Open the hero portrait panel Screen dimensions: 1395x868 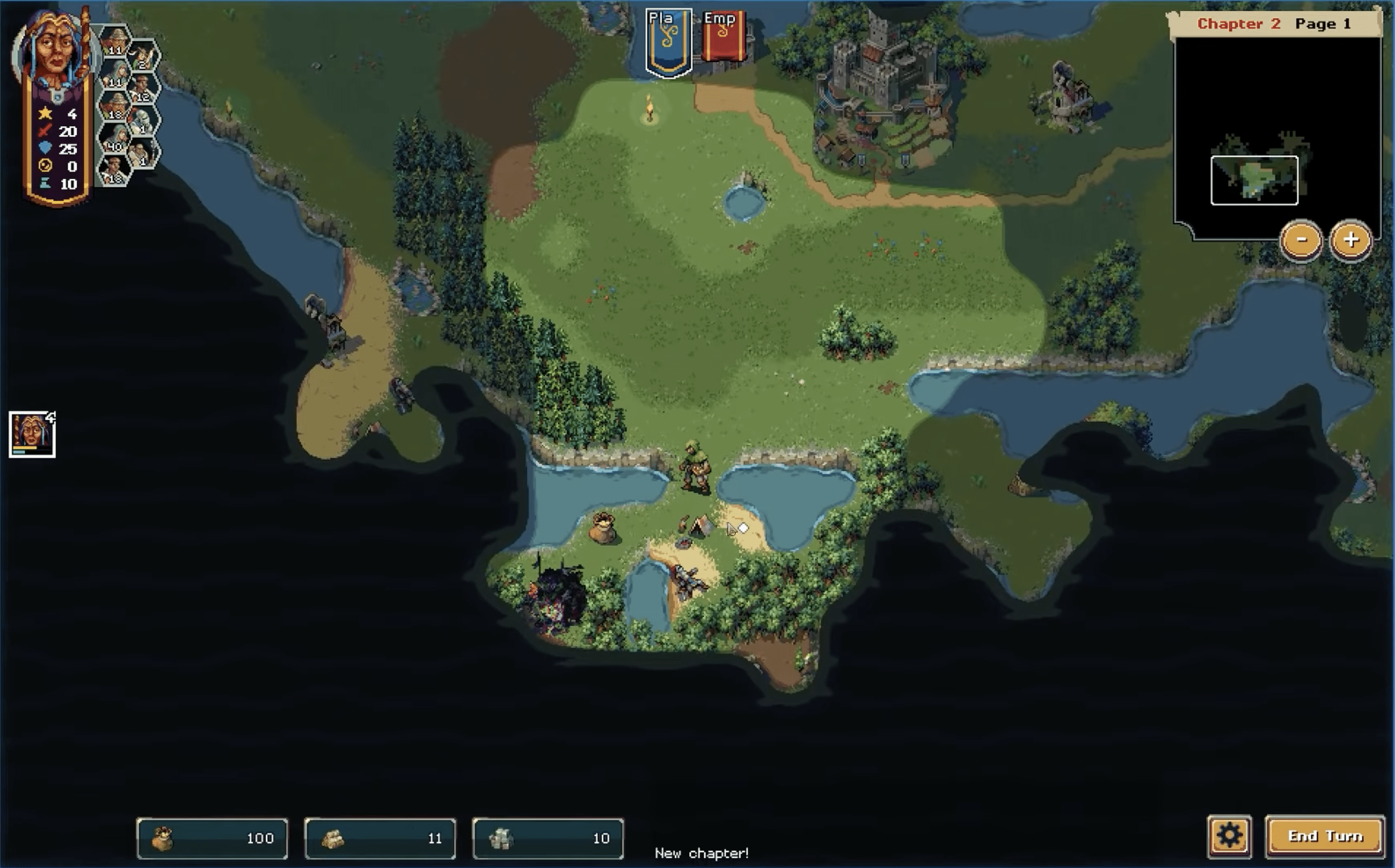point(56,51)
